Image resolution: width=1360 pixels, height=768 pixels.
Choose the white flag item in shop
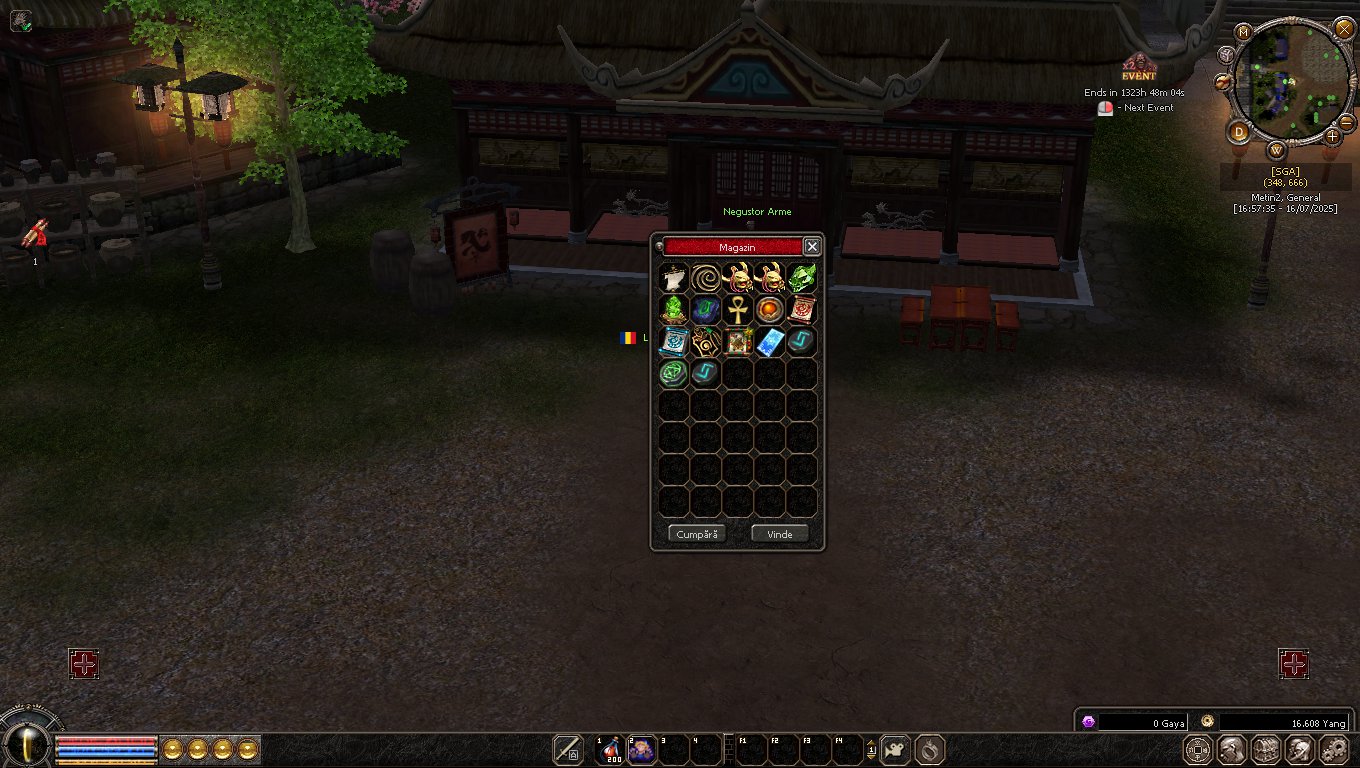click(674, 277)
